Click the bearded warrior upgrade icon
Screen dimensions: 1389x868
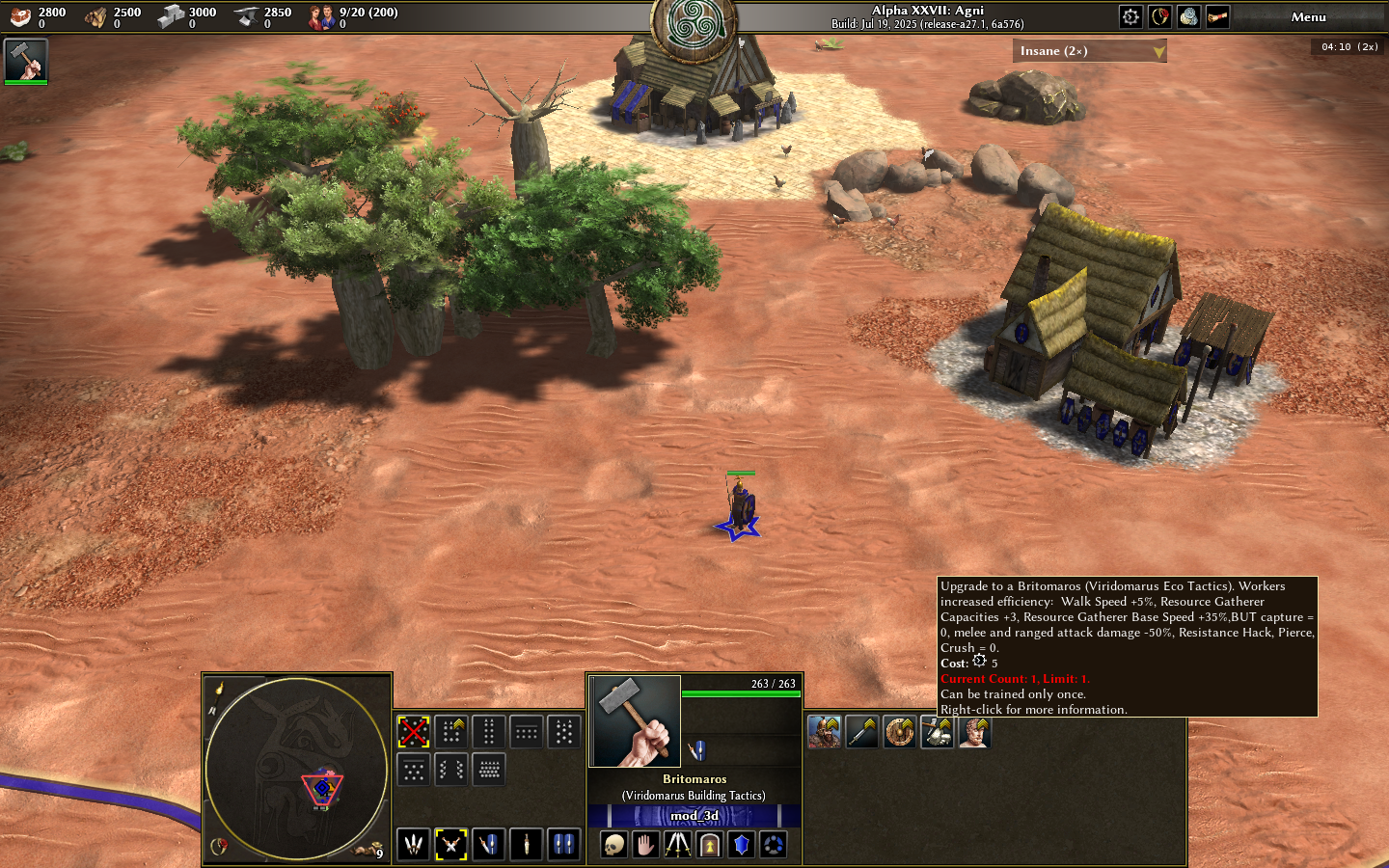(x=825, y=733)
